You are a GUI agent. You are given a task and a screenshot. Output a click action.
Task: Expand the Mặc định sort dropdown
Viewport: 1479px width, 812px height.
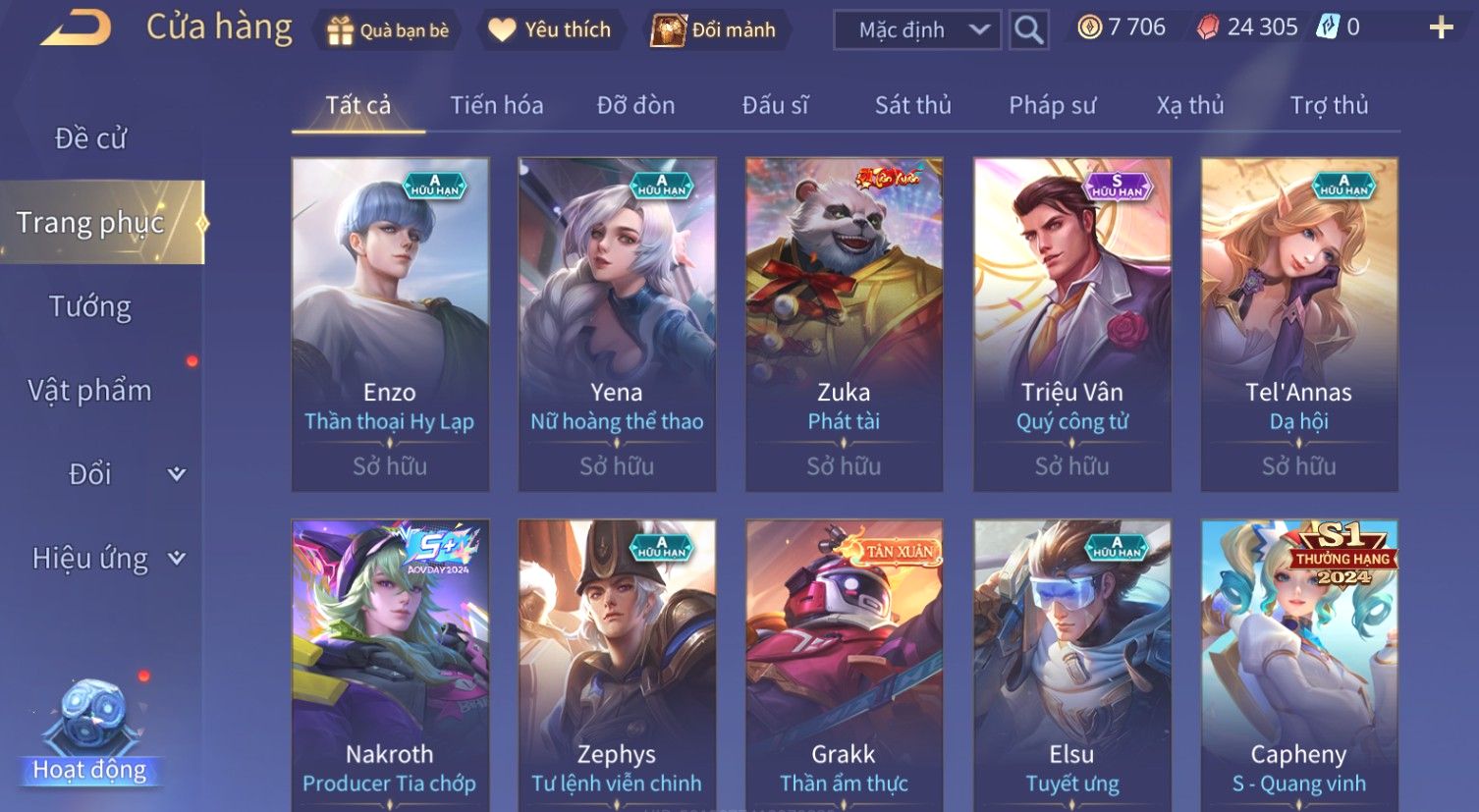pos(916,30)
